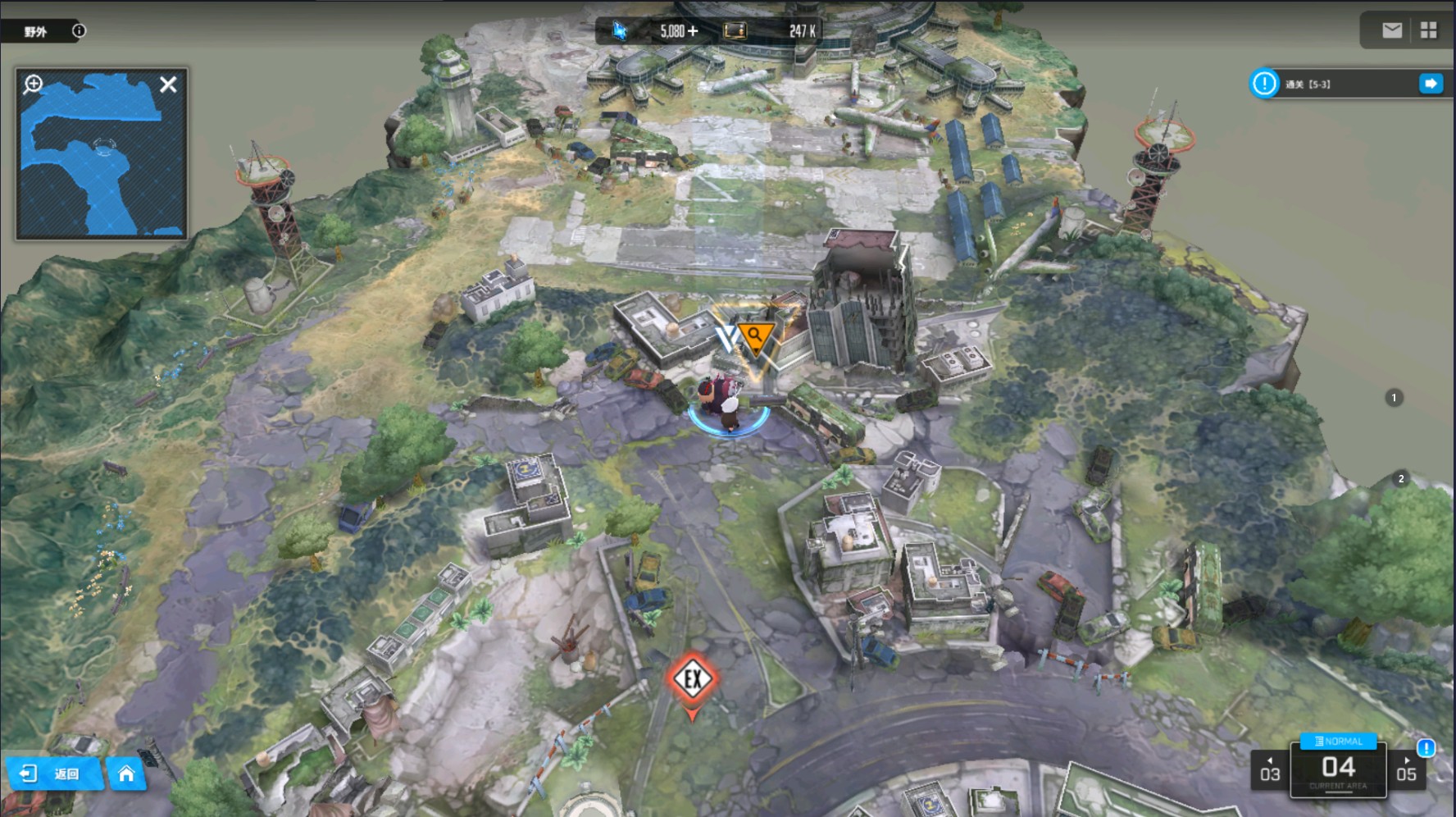Switch to area 03
Screen dimensions: 1456x817
1270,770
